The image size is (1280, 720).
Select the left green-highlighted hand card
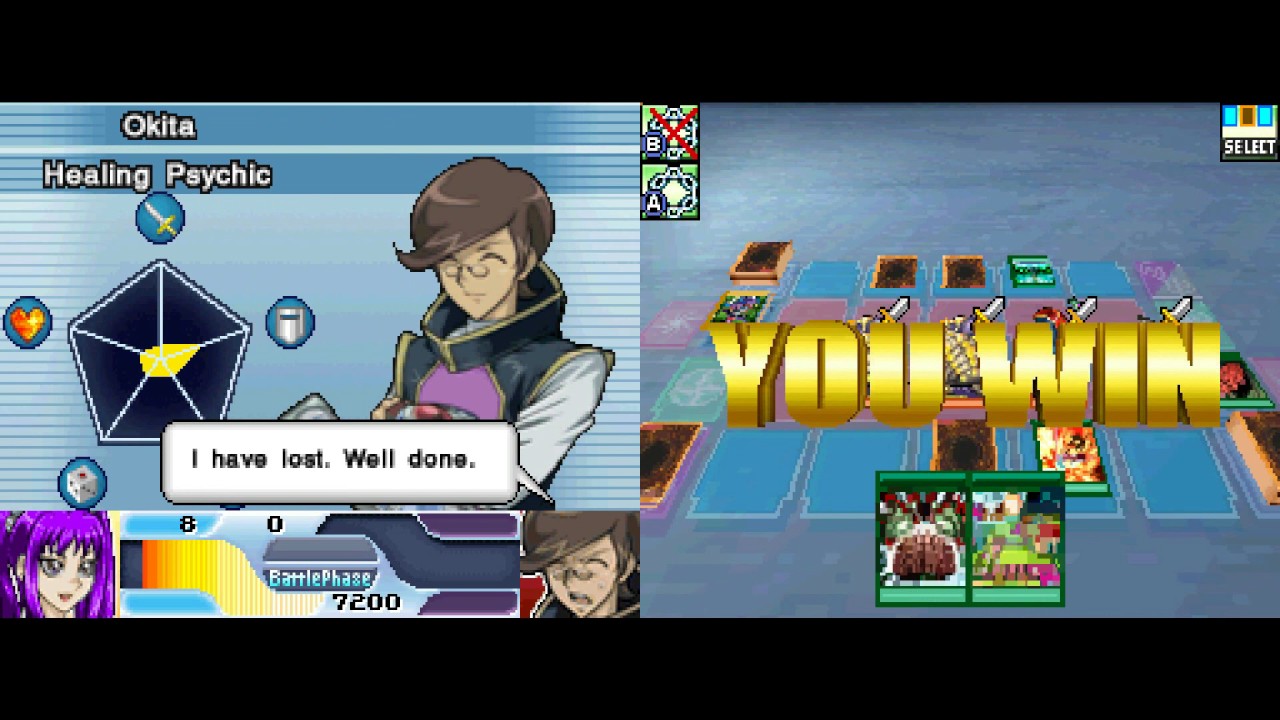[x=920, y=540]
